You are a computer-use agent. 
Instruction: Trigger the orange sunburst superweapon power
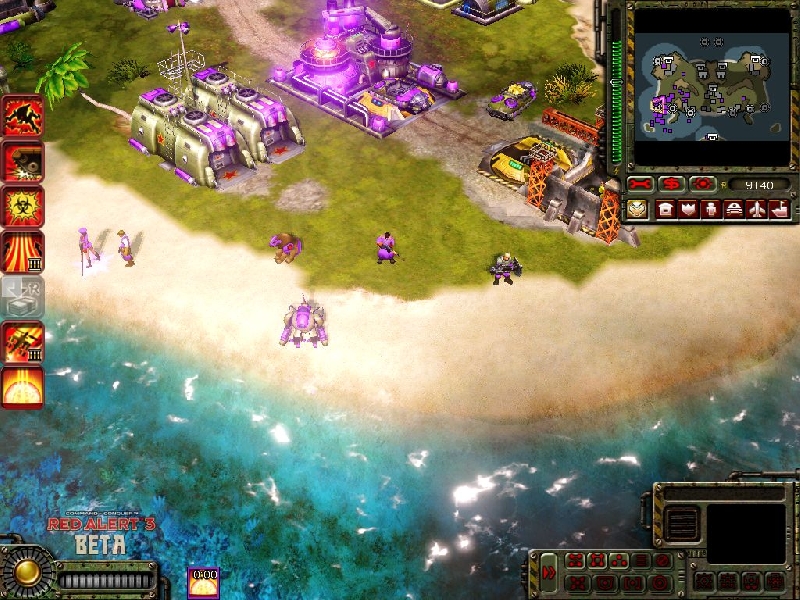coord(22,387)
